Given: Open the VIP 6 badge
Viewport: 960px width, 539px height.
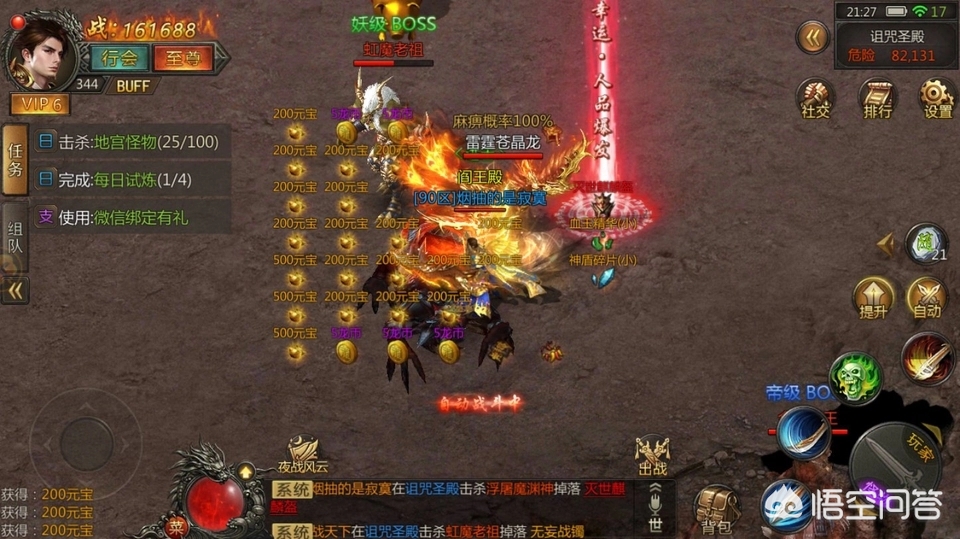Looking at the screenshot, I should point(40,103).
